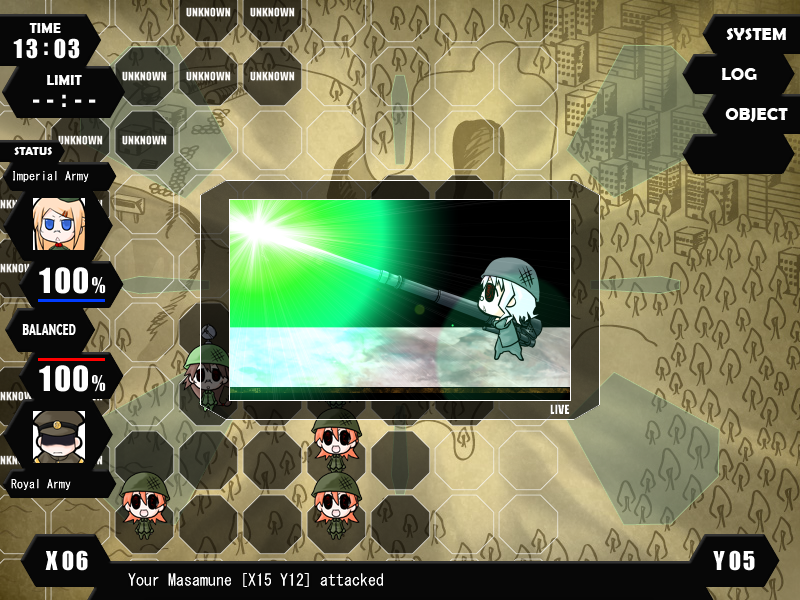800x600 pixels.
Task: Open the SYSTEM menu
Action: [x=755, y=35]
